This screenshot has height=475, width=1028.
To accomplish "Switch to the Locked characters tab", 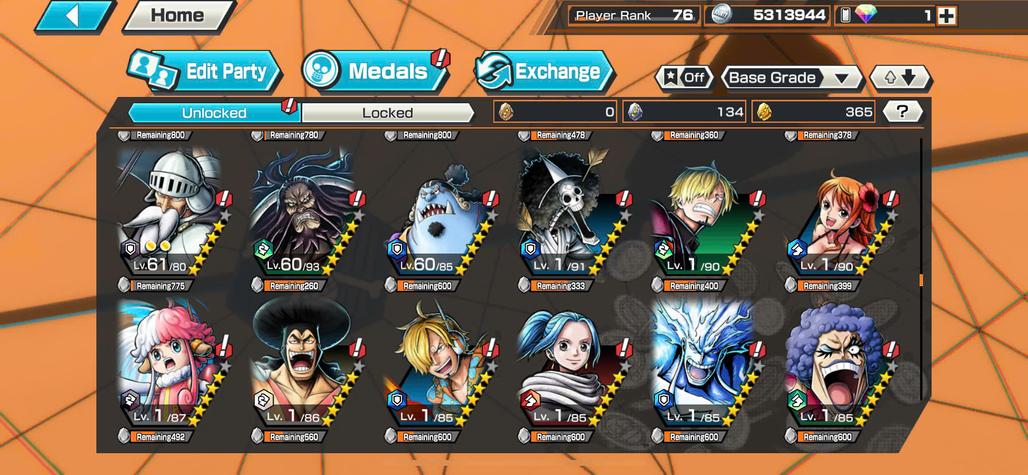I will point(387,113).
